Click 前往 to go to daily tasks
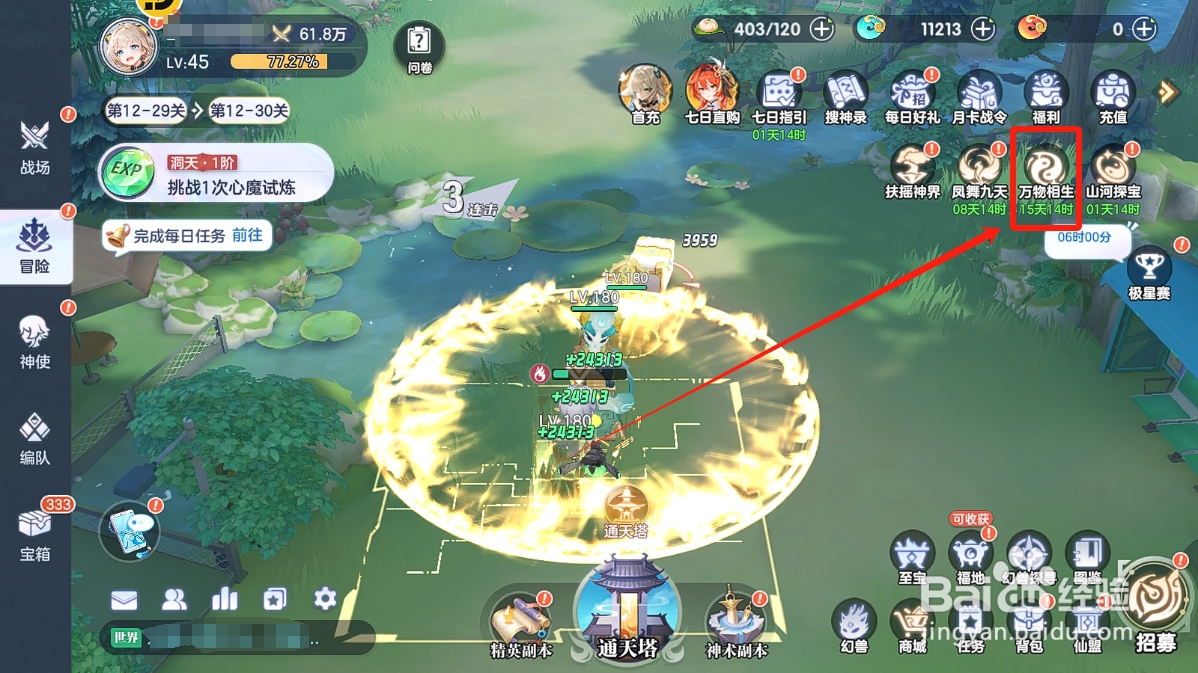This screenshot has height=673, width=1198. tap(247, 236)
